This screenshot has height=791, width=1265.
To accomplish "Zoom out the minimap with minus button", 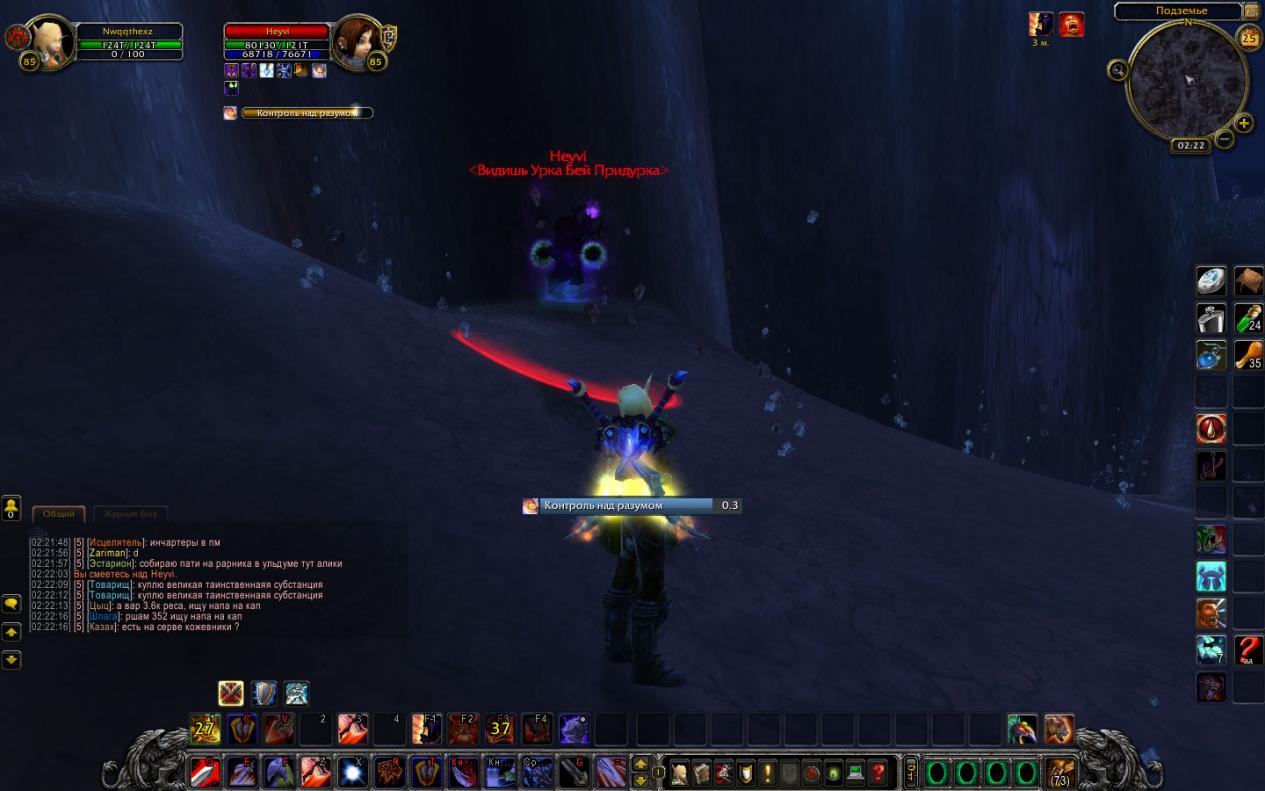I will (x=1224, y=139).
